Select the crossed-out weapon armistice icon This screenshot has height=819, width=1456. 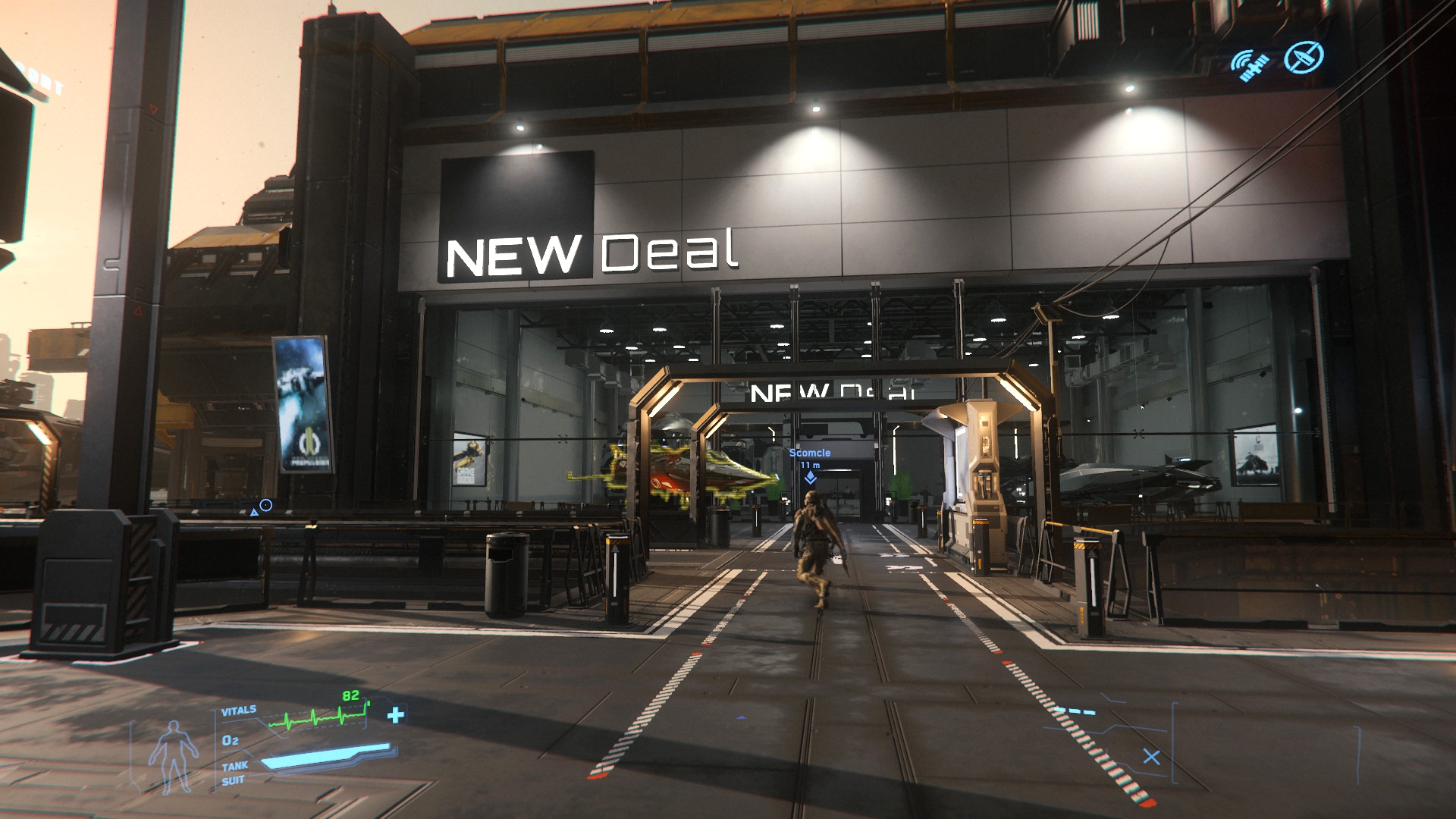(1304, 57)
